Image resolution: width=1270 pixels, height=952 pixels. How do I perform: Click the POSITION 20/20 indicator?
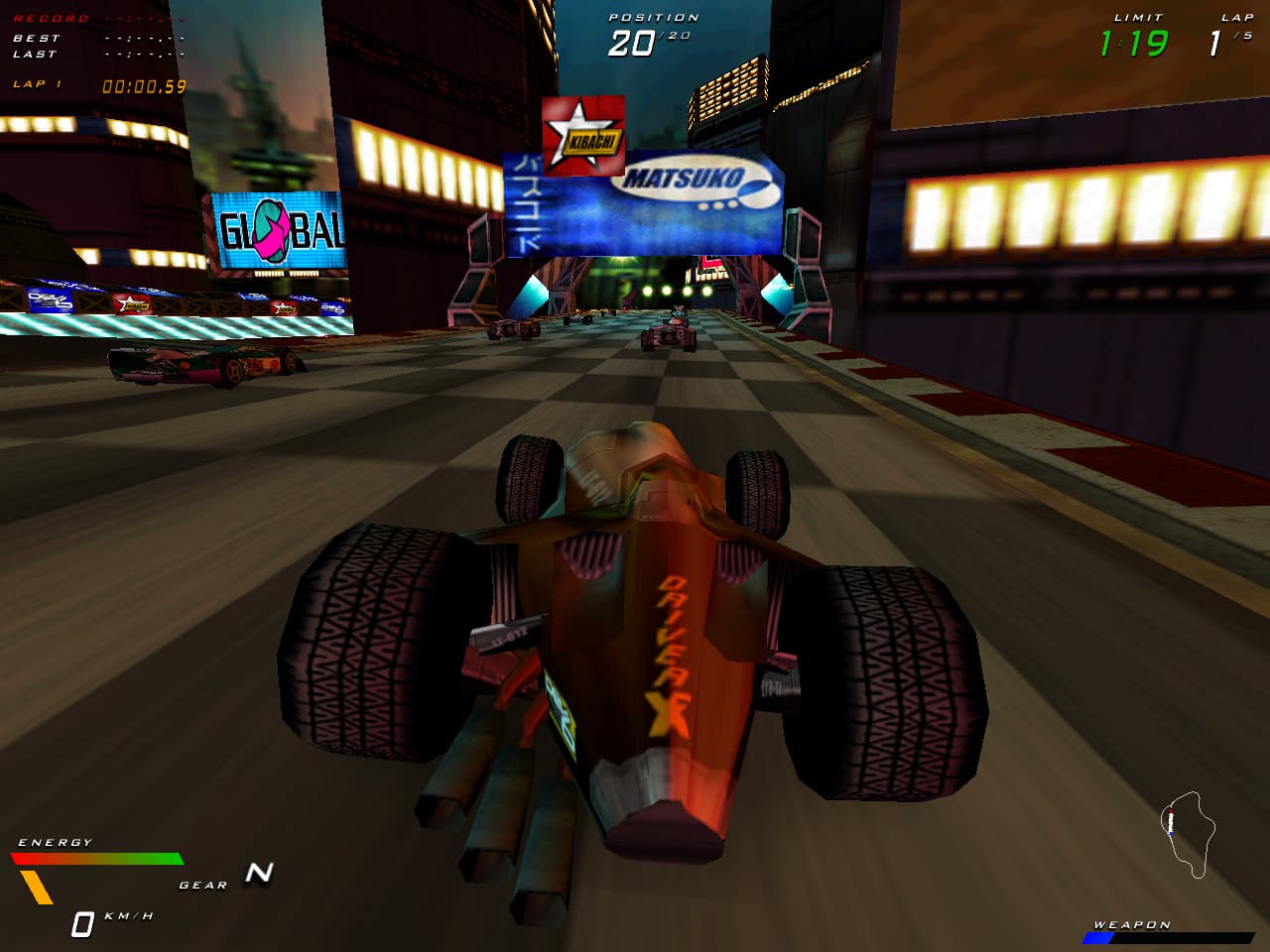click(650, 25)
